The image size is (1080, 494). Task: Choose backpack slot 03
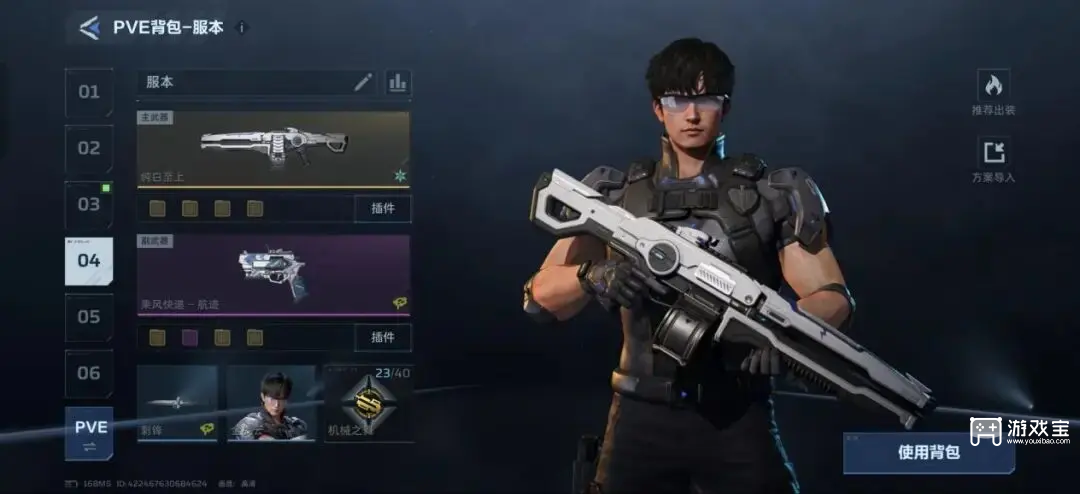tap(89, 204)
